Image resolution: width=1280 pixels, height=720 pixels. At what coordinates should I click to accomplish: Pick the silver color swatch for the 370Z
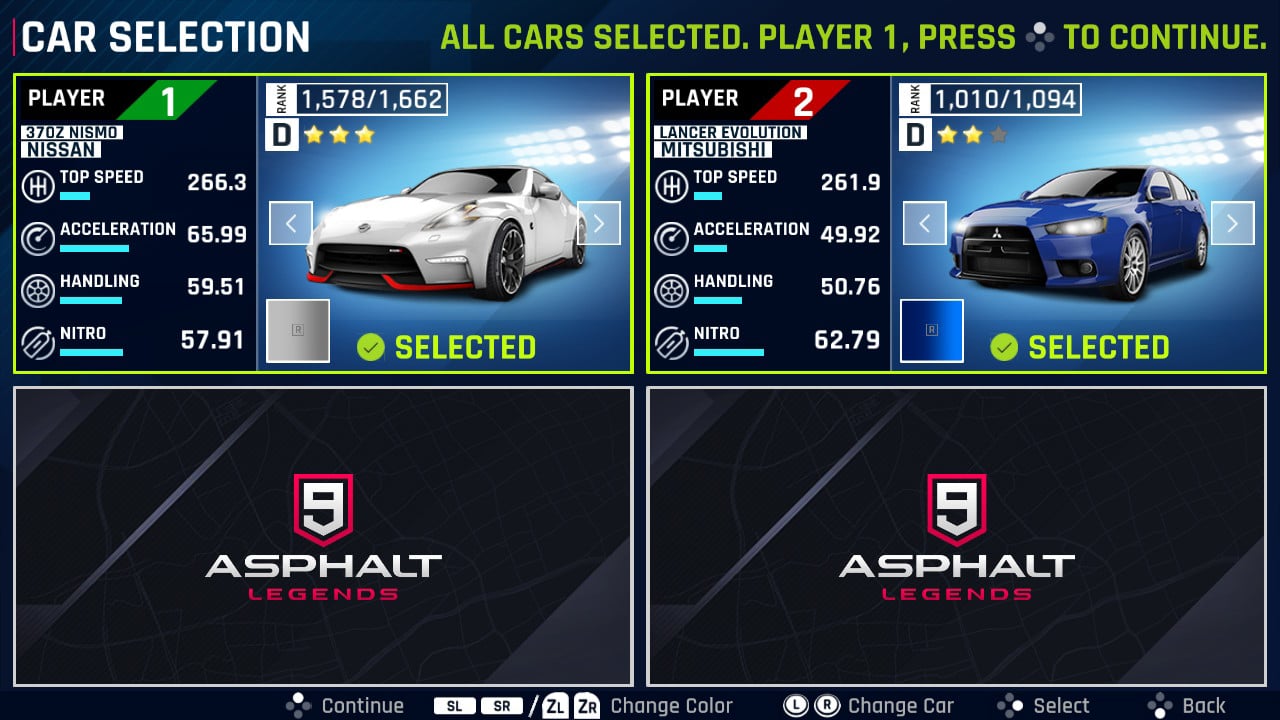tap(298, 330)
